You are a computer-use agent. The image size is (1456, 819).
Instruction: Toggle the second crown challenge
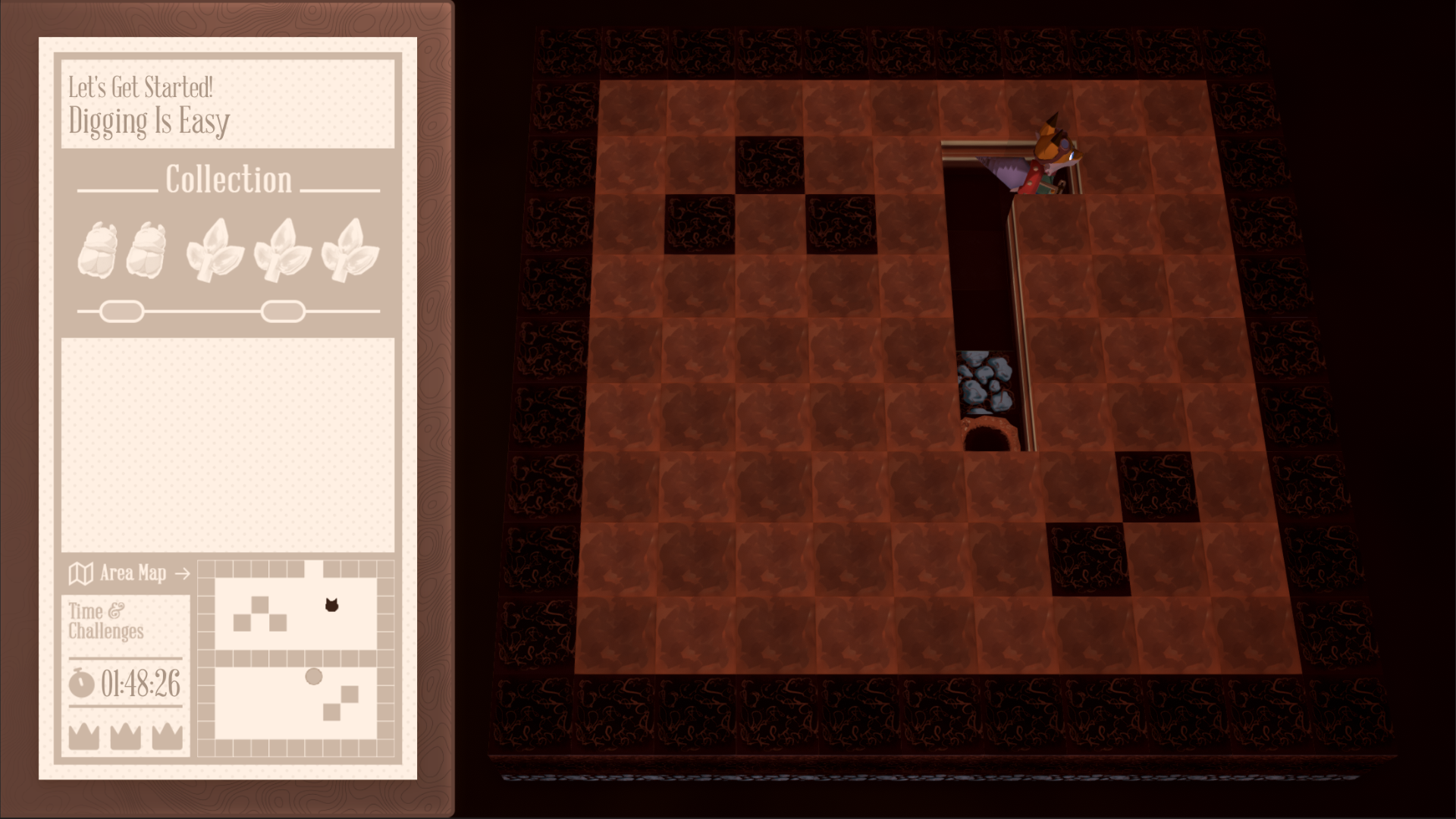click(x=125, y=737)
